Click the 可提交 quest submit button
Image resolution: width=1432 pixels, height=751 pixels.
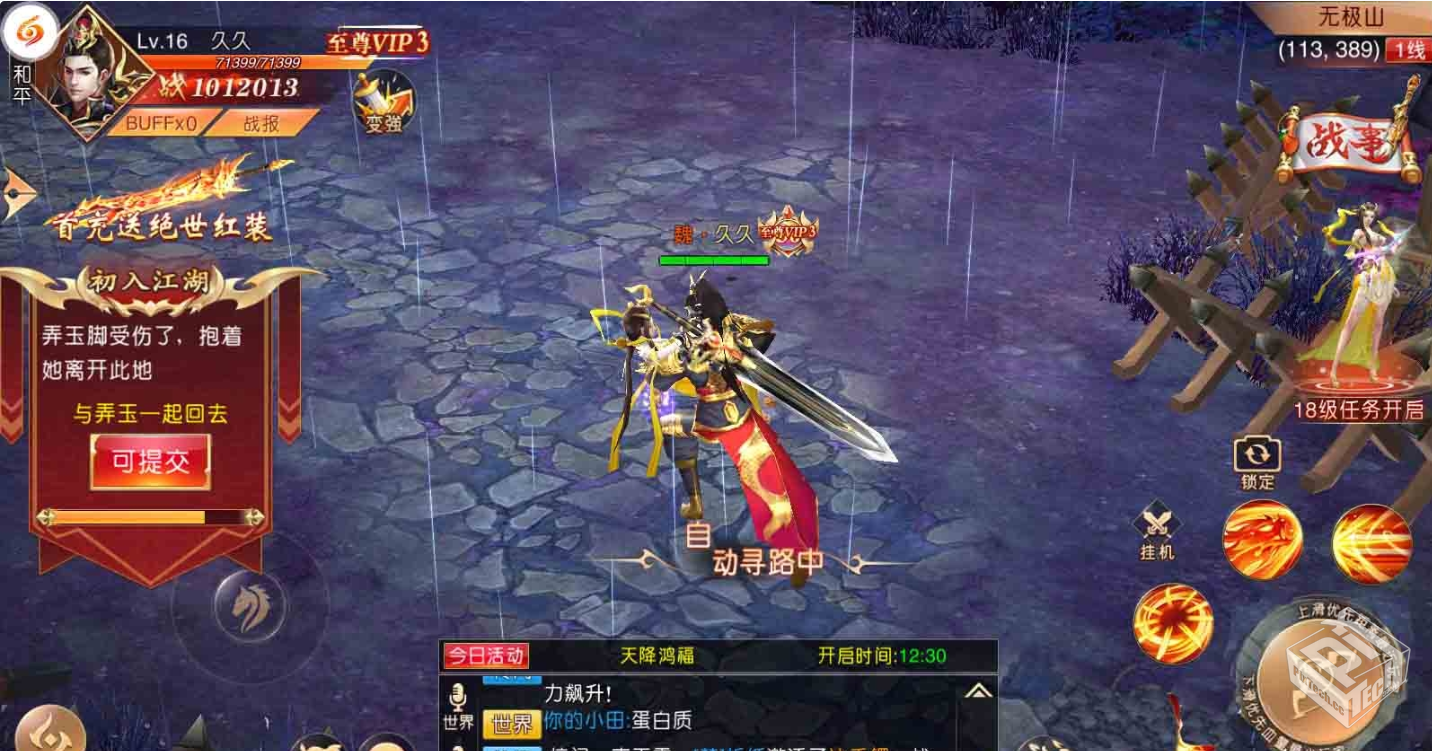[150, 461]
